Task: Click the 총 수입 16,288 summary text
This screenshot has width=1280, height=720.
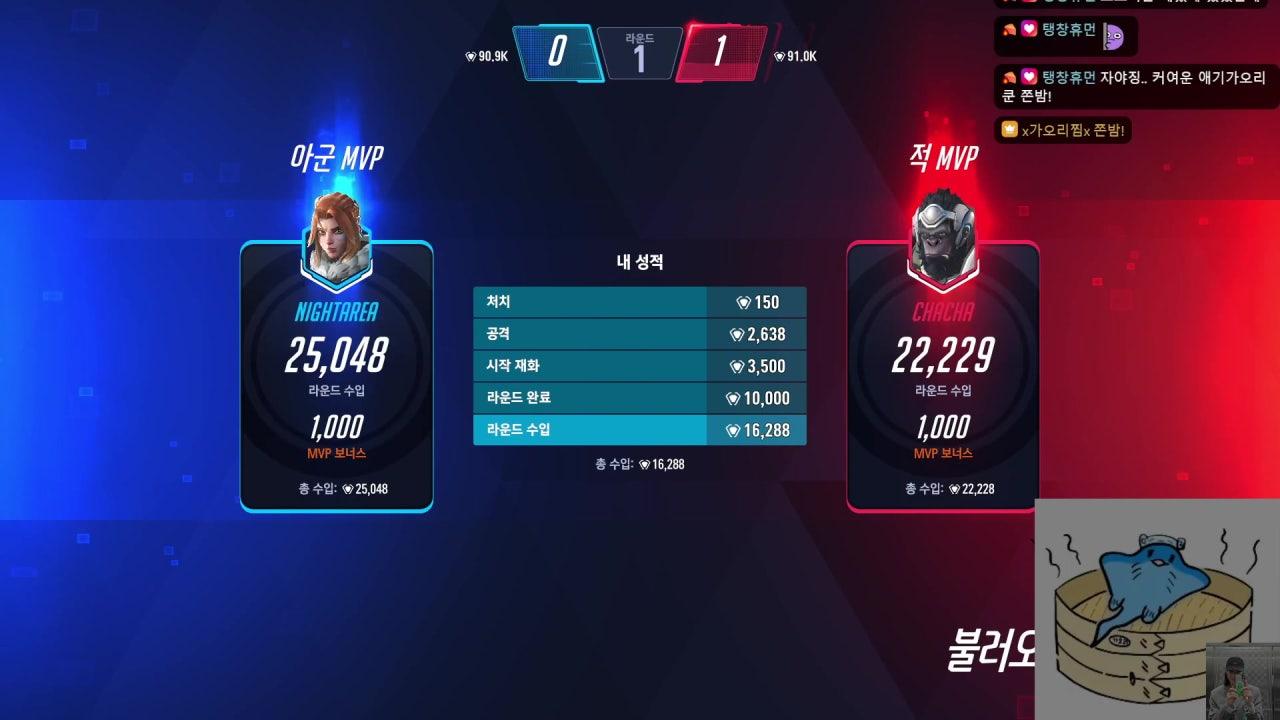Action: point(642,463)
